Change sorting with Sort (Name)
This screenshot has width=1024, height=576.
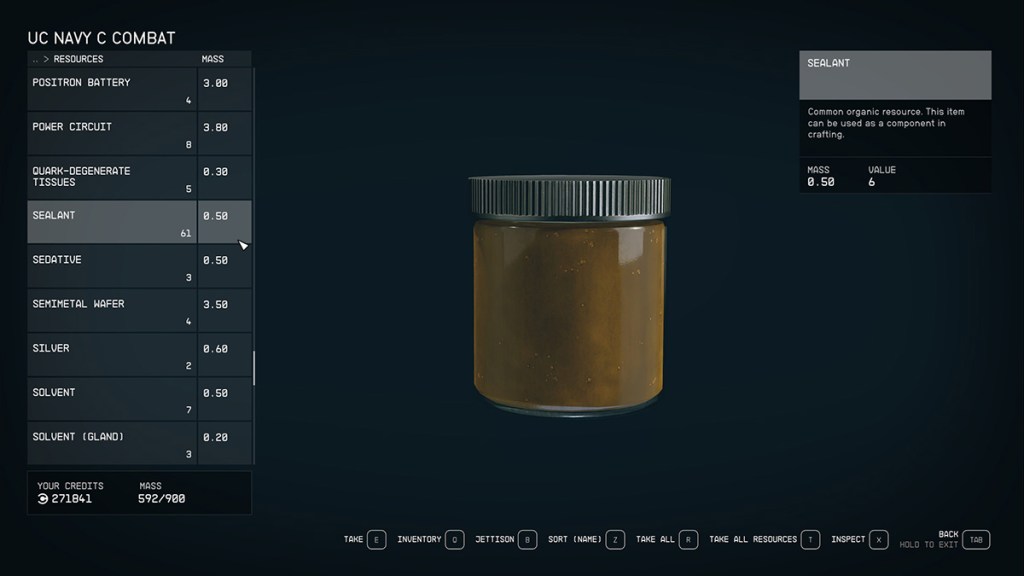586,540
